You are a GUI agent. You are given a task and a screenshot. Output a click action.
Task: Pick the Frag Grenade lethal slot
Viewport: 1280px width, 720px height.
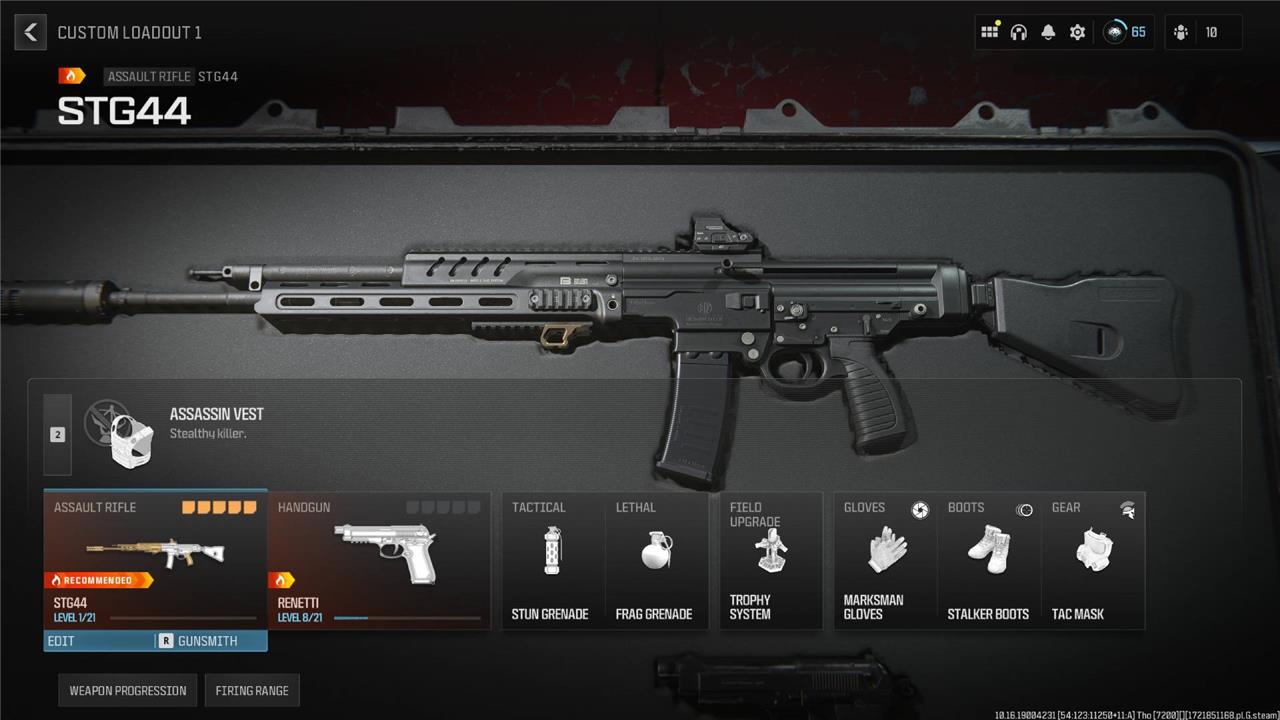coord(655,560)
